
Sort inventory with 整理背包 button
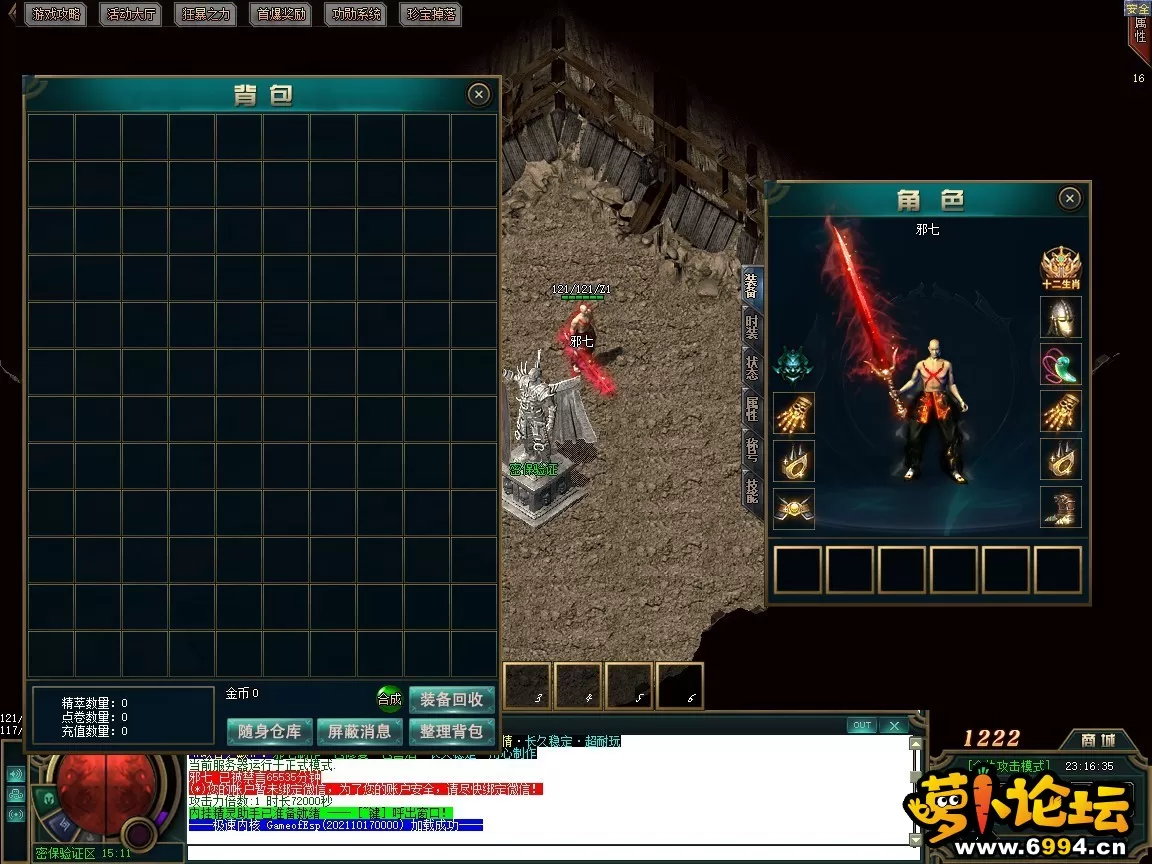coord(451,731)
